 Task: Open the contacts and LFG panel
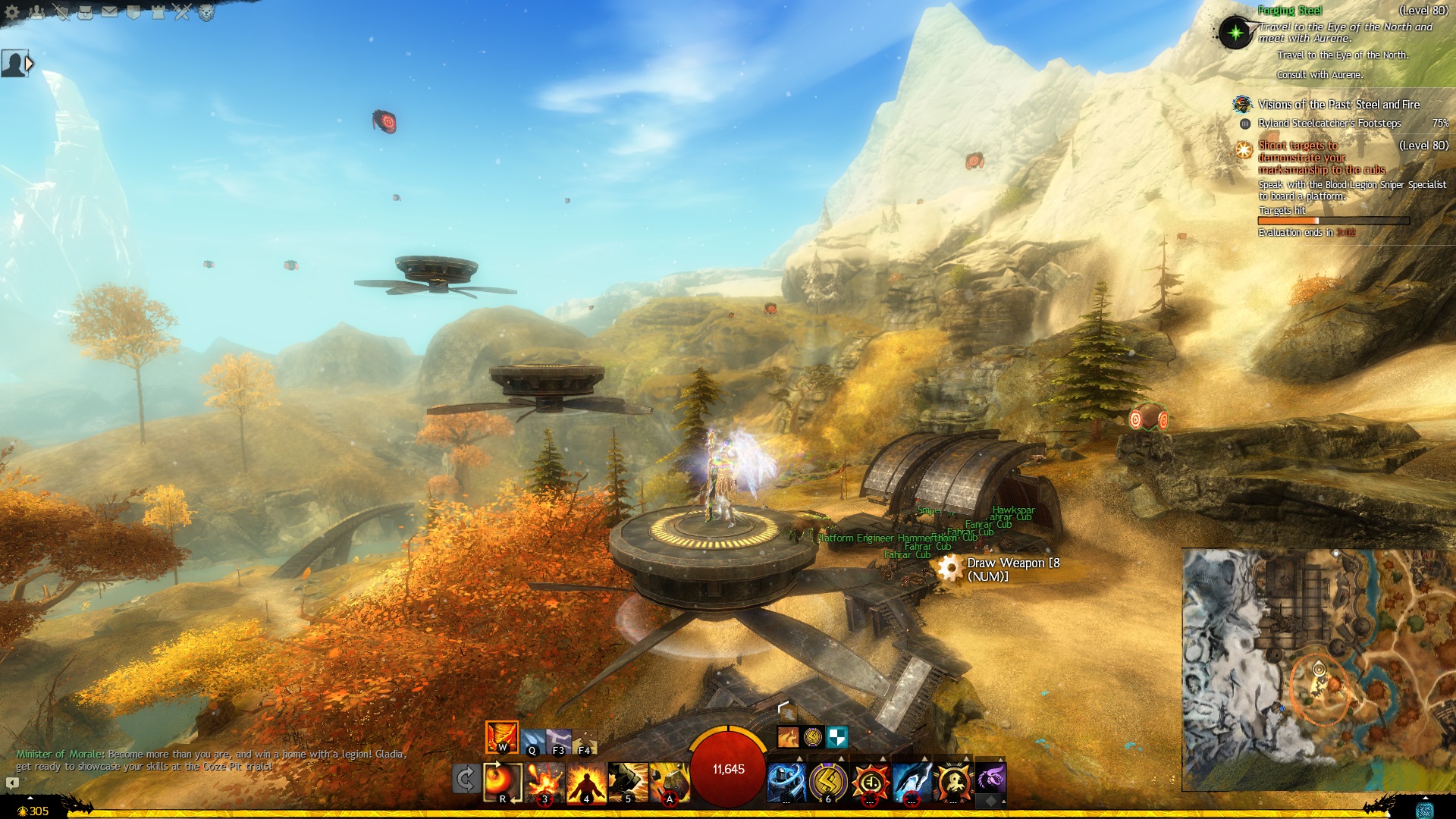(36, 12)
